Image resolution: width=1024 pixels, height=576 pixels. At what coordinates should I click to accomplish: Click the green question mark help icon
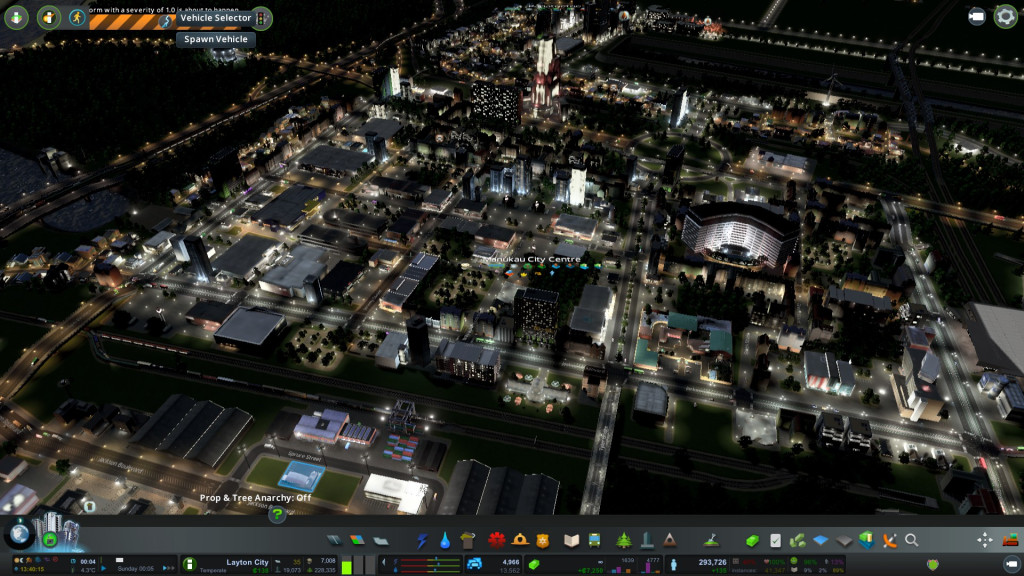[x=278, y=515]
